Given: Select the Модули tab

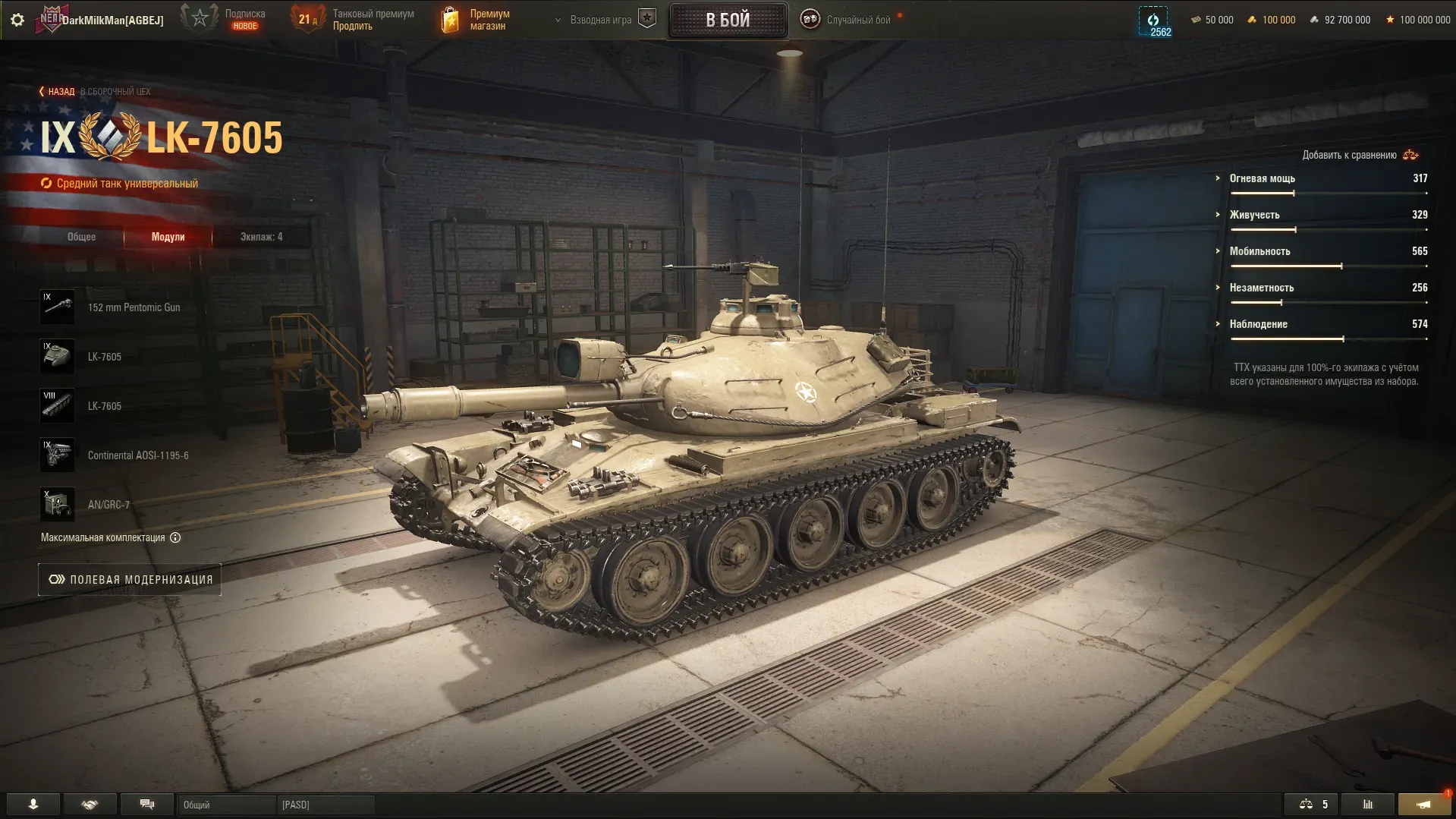Looking at the screenshot, I should pyautogui.click(x=168, y=237).
